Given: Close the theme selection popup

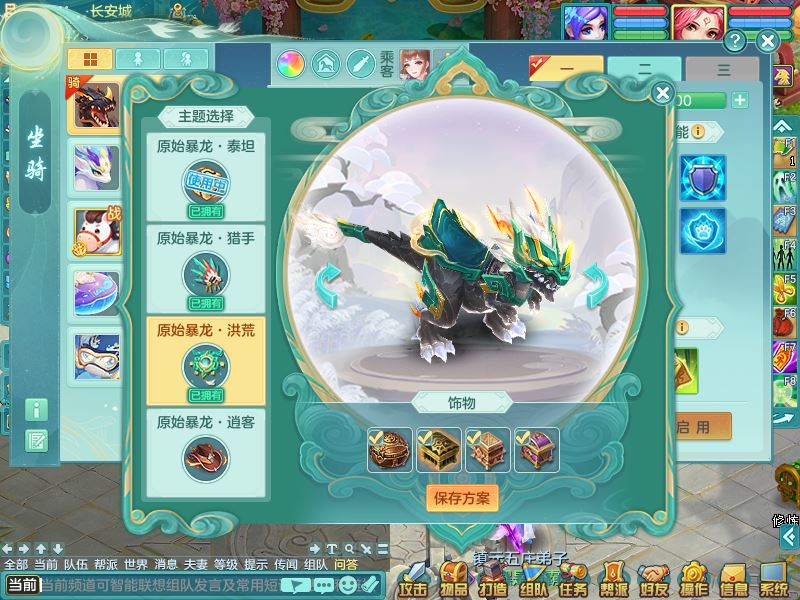Looking at the screenshot, I should (662, 94).
